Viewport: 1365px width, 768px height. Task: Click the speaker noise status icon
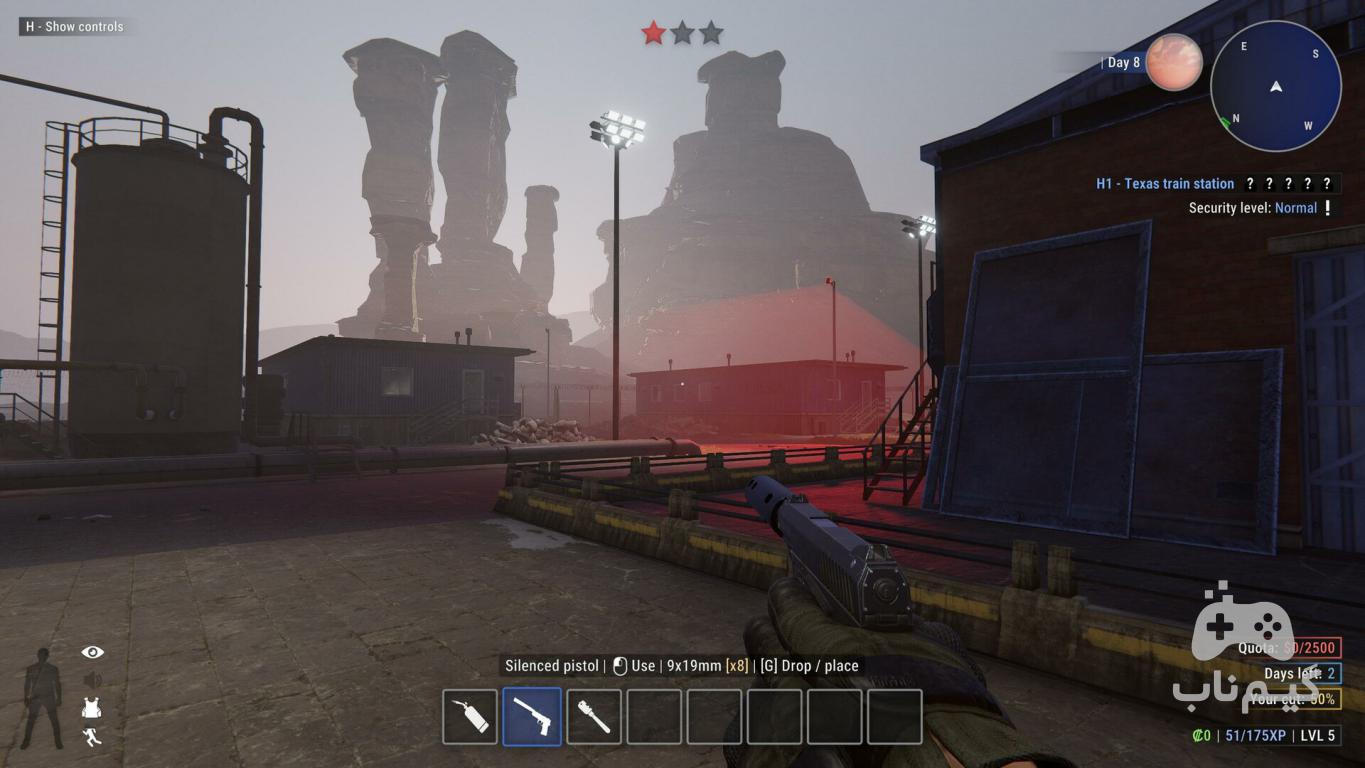point(93,680)
